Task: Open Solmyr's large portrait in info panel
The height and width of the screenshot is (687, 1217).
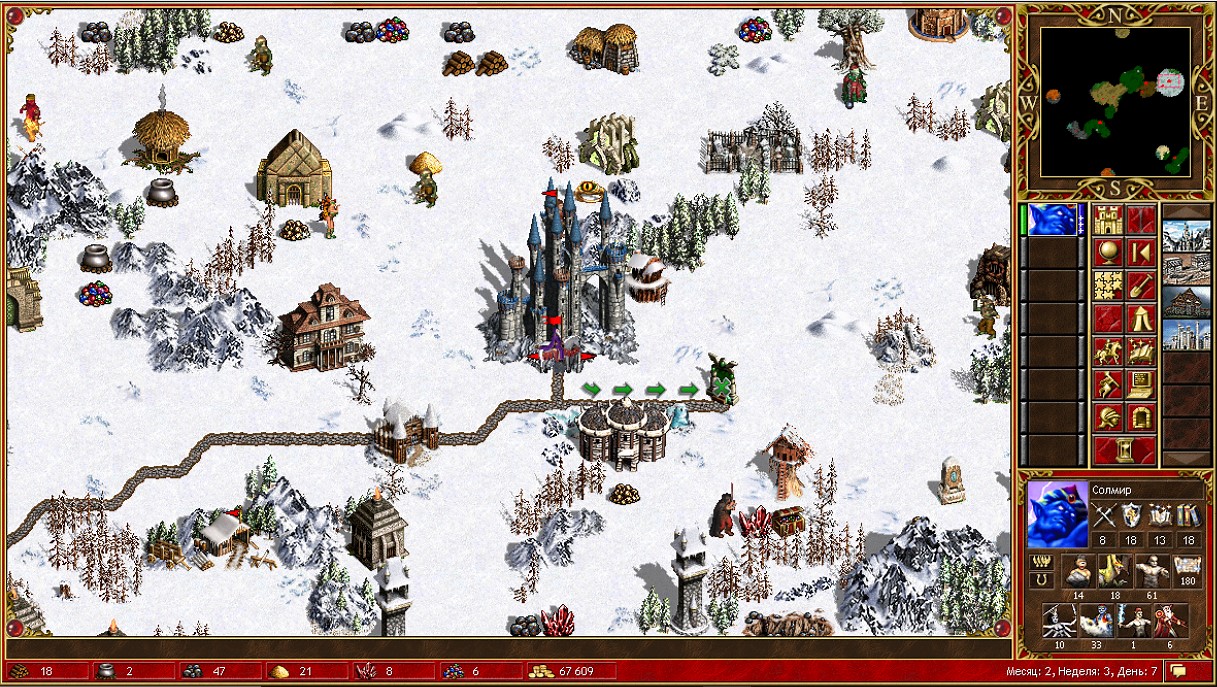Action: (x=1054, y=515)
